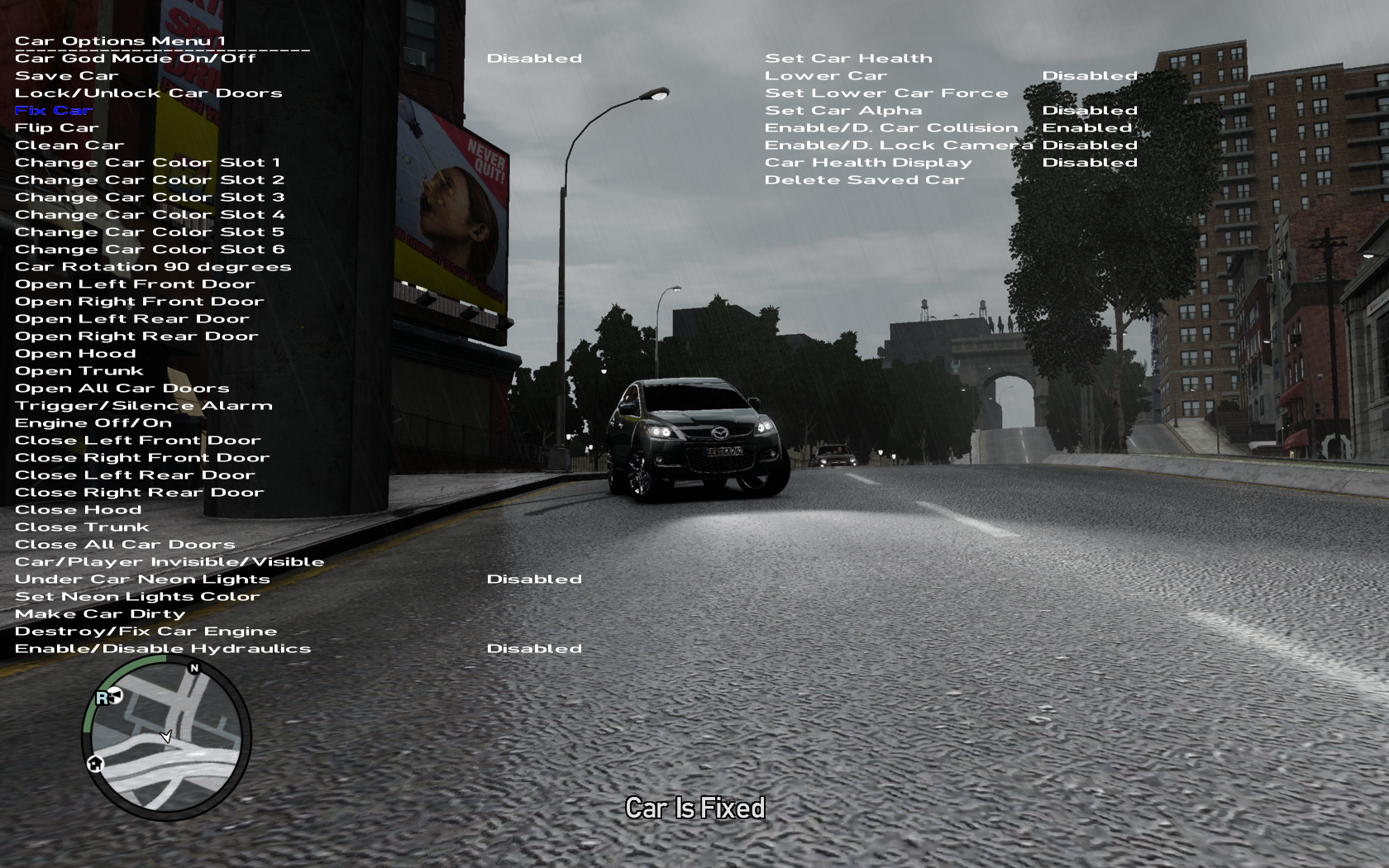Choose Delete Saved Car
The width and height of the screenshot is (1389, 868).
click(x=864, y=180)
